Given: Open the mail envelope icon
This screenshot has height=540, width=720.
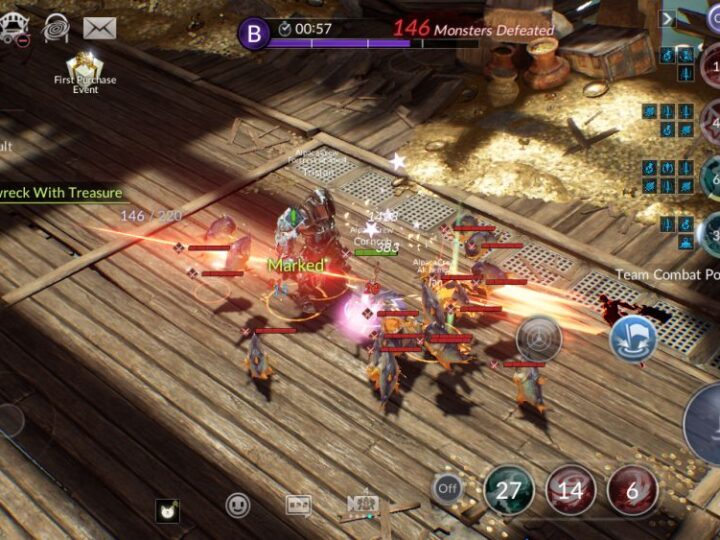Looking at the screenshot, I should (99, 28).
